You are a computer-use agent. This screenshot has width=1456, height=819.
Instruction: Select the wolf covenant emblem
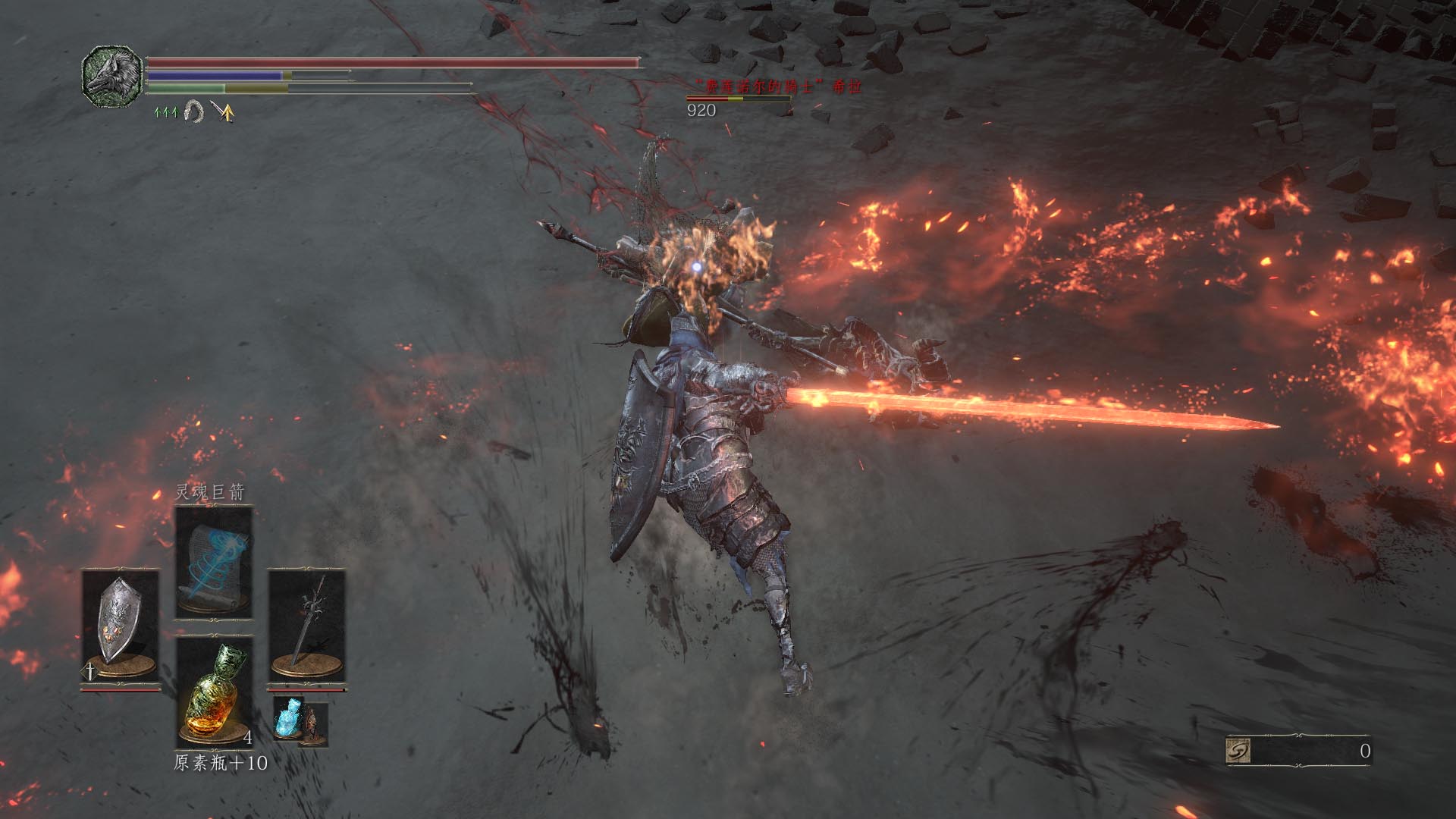(x=112, y=76)
